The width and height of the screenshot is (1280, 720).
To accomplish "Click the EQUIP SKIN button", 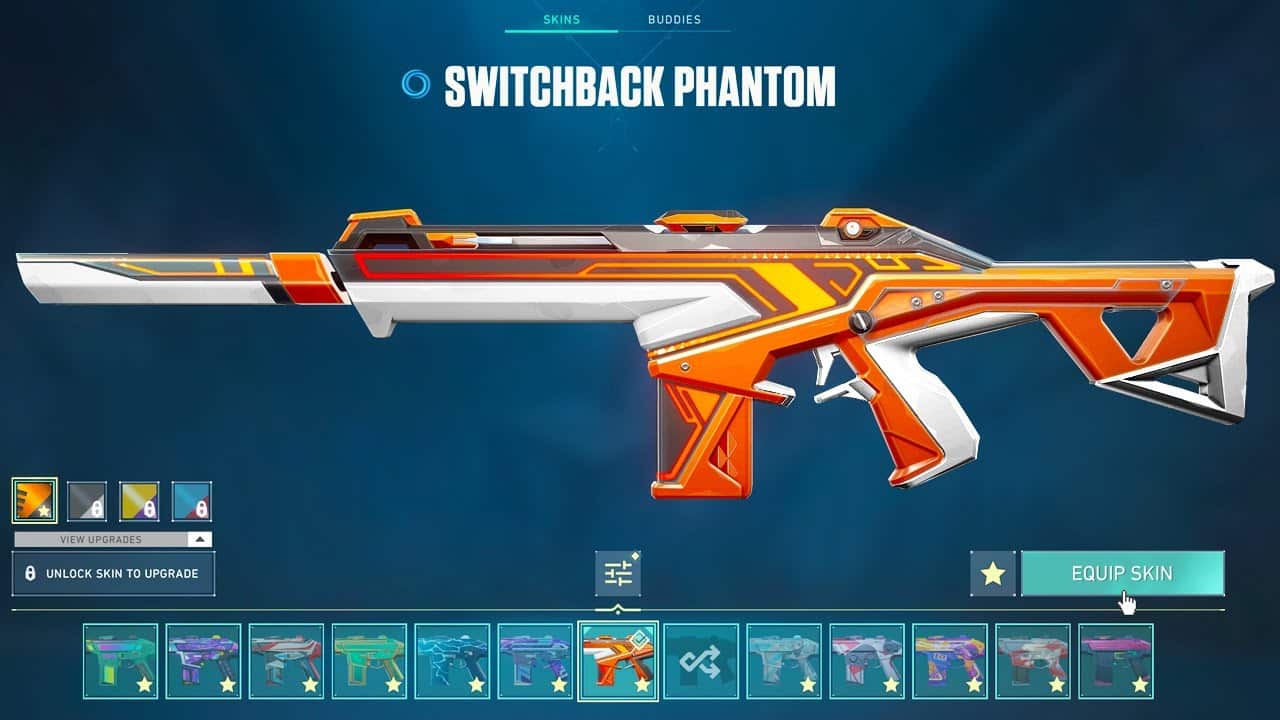I will (1122, 573).
